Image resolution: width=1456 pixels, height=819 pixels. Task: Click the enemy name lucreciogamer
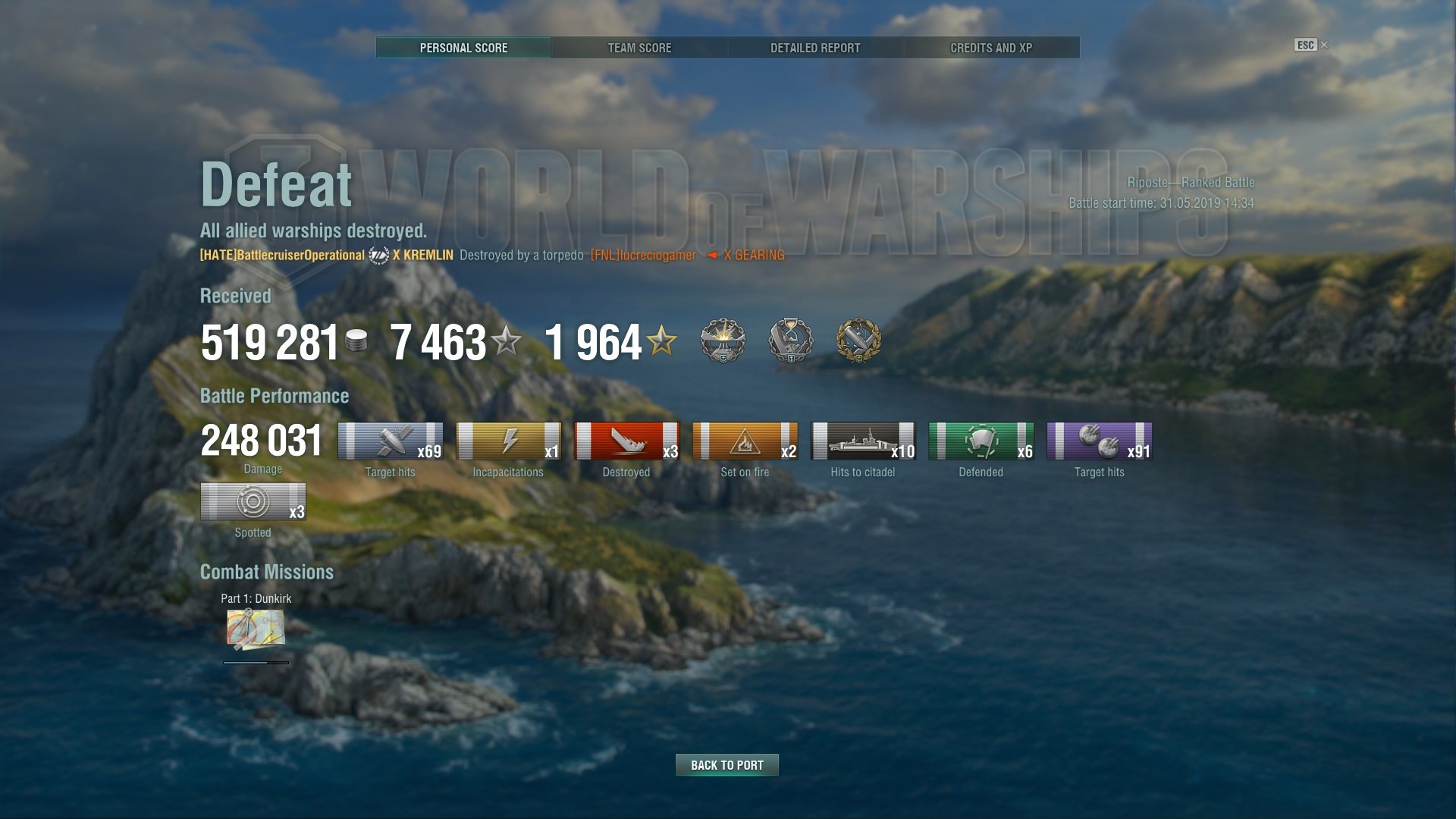pyautogui.click(x=643, y=256)
